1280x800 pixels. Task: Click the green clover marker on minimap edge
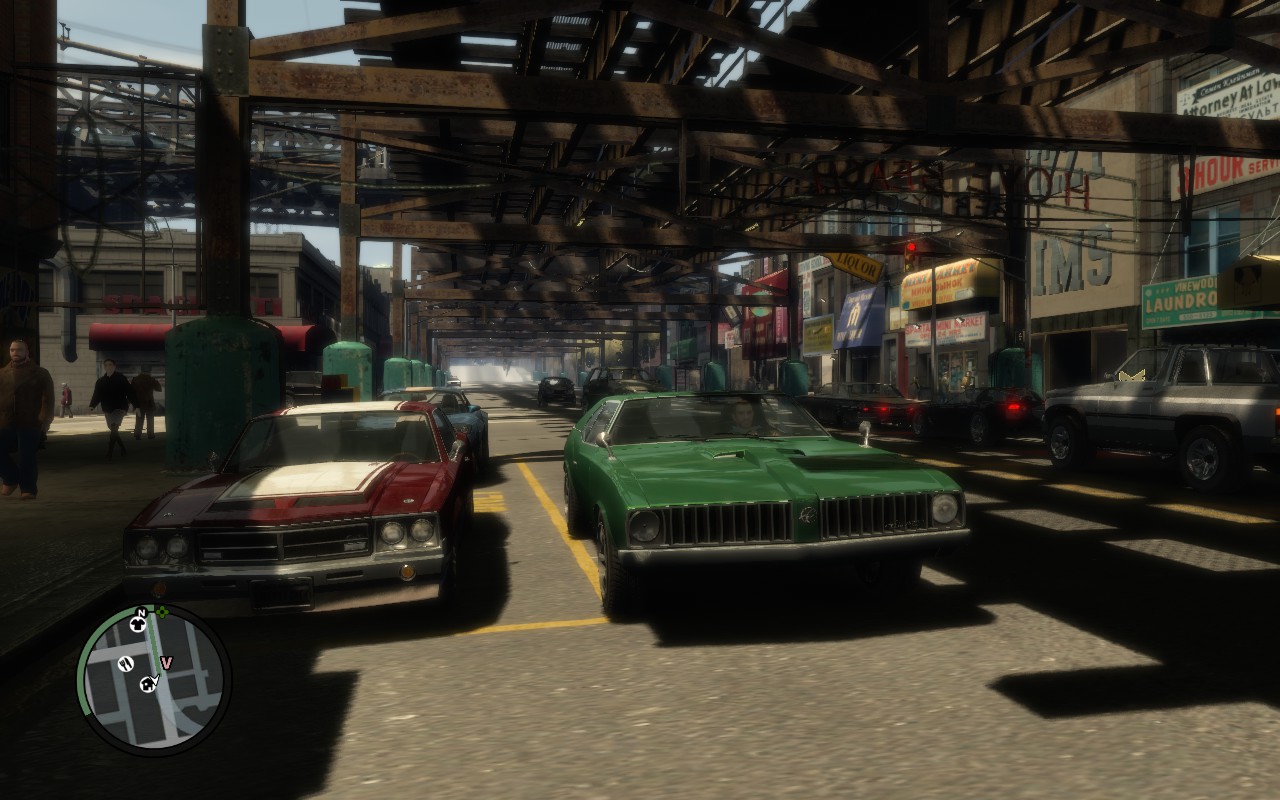162,612
